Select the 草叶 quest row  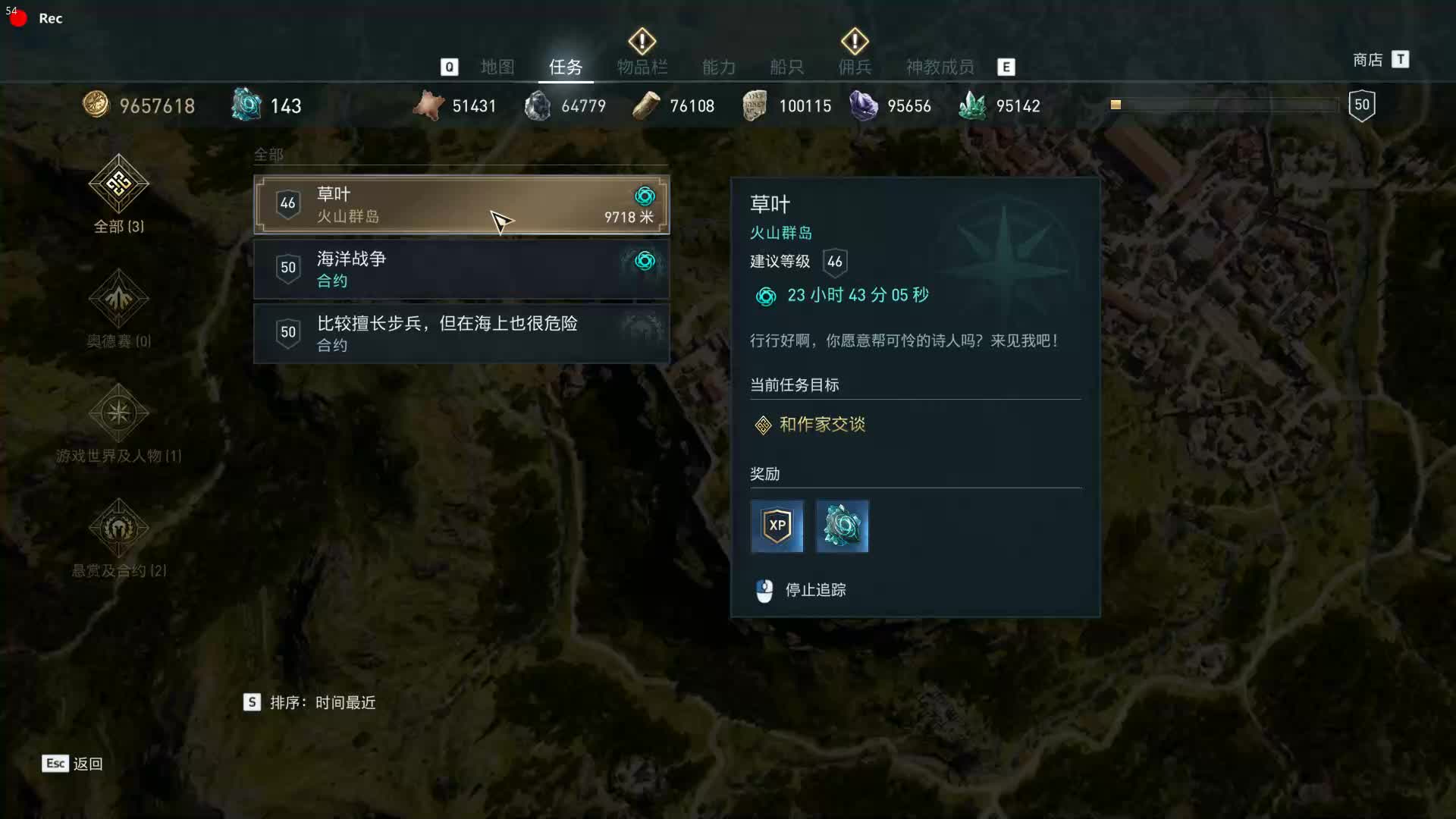click(461, 205)
